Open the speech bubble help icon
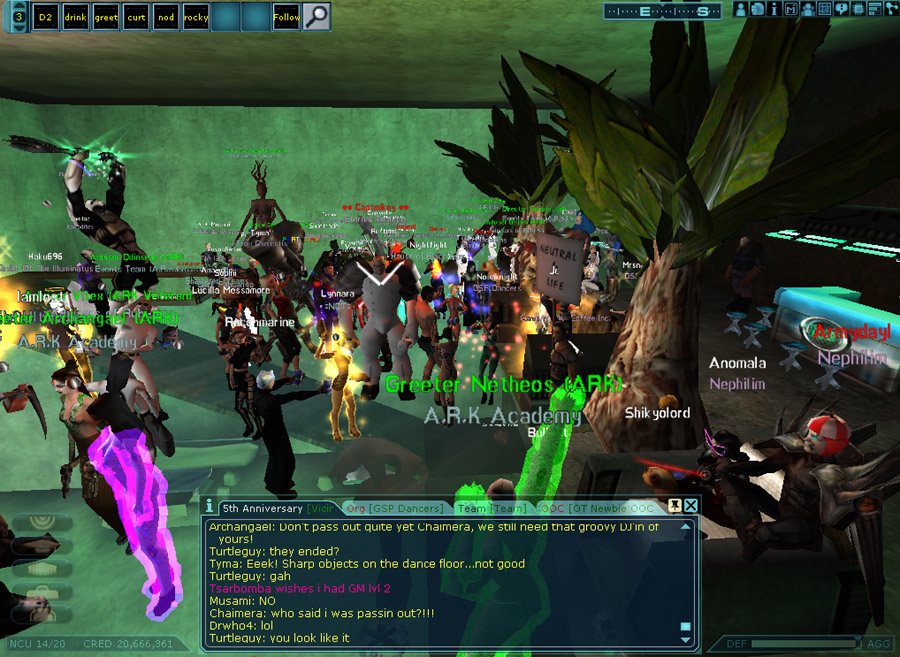This screenshot has height=657, width=900. point(841,9)
